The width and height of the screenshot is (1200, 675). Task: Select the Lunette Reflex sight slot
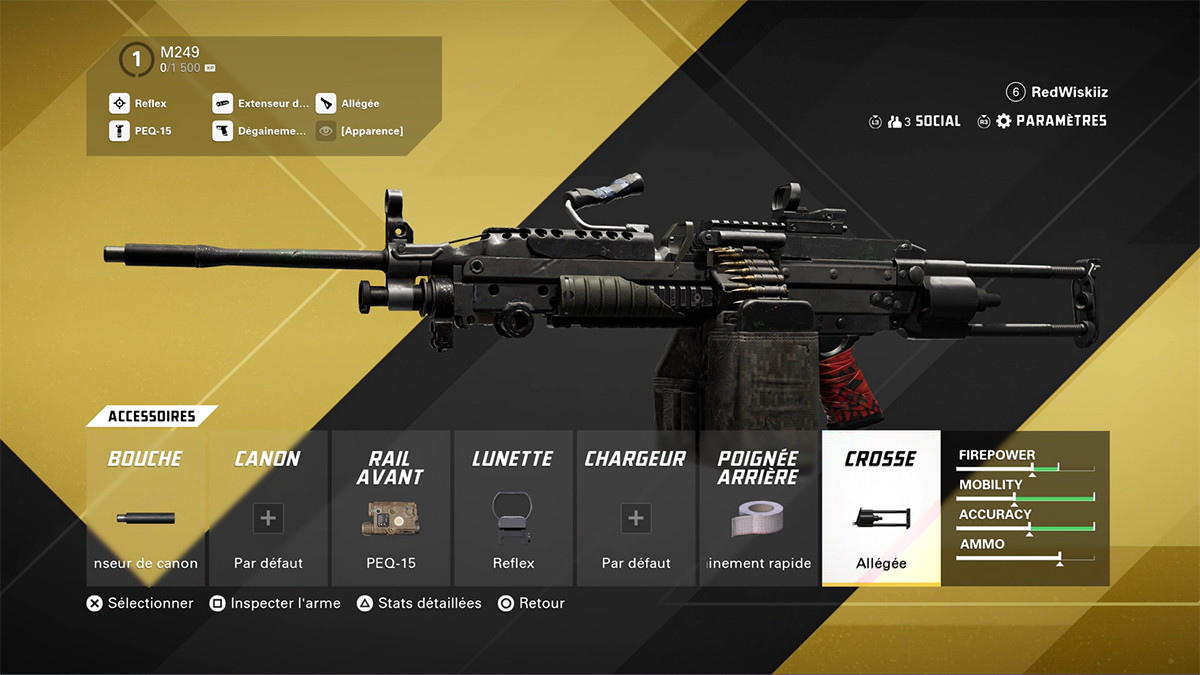[x=513, y=508]
